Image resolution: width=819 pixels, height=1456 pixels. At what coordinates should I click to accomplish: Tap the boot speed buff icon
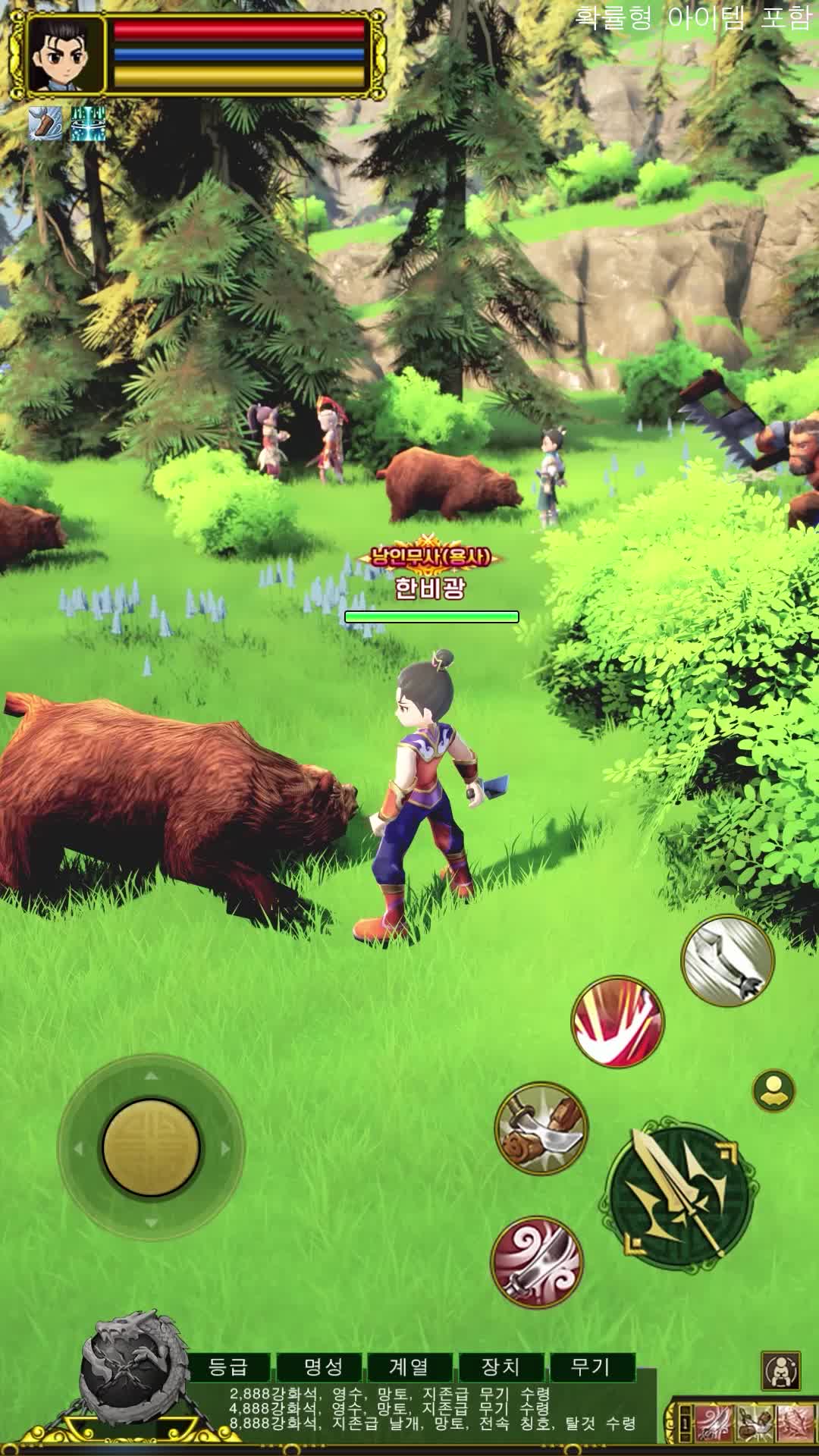[45, 124]
